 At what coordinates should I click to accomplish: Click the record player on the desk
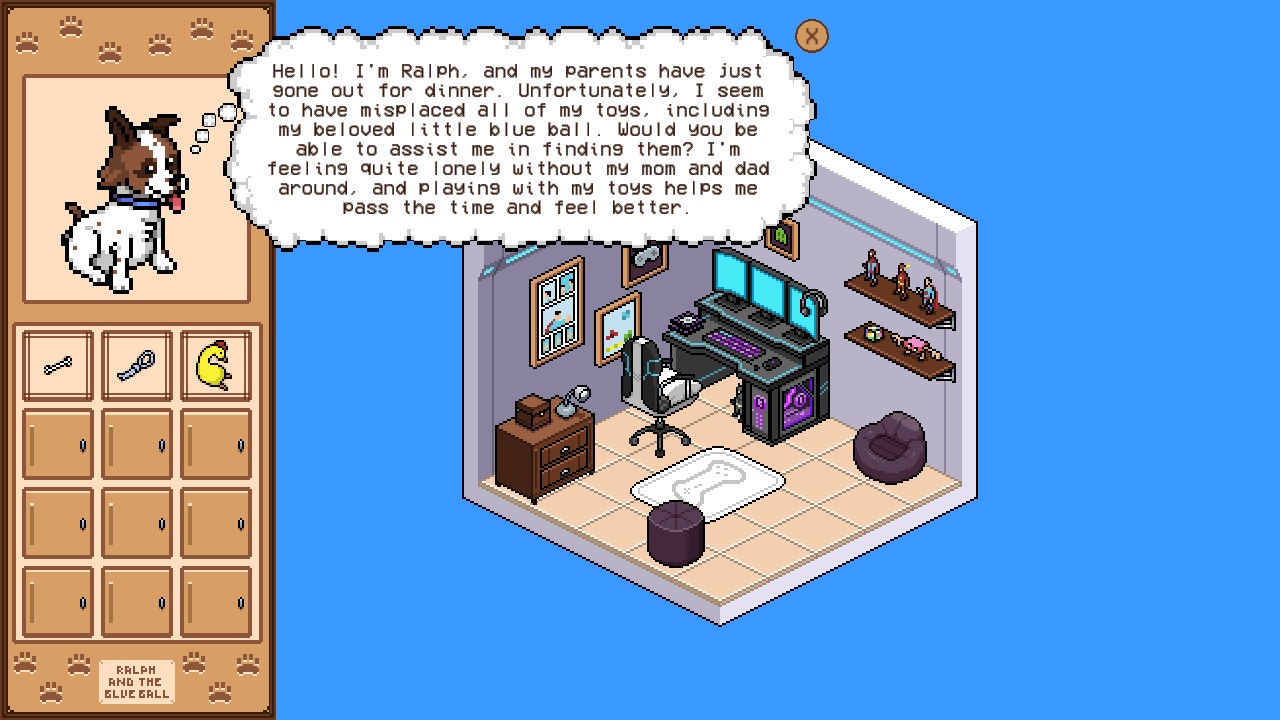(685, 319)
